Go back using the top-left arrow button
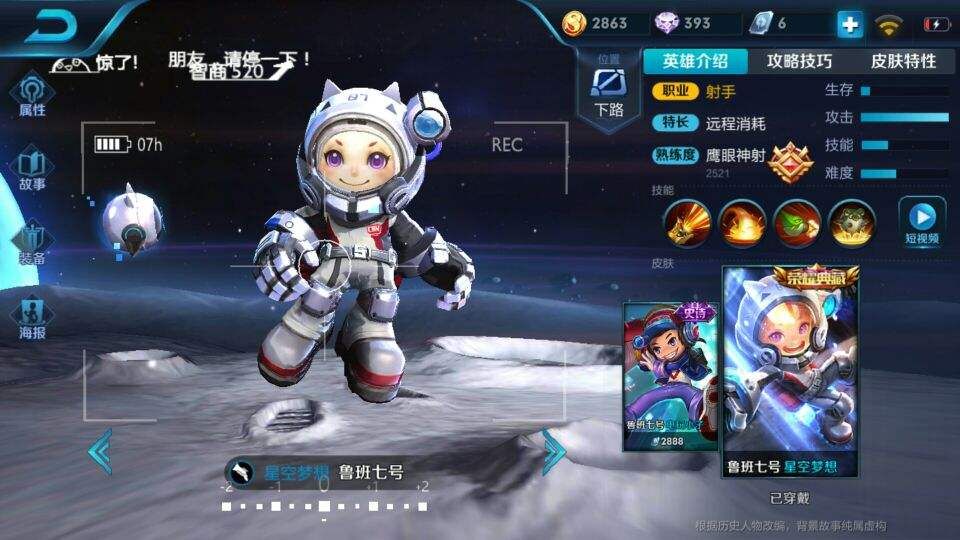 coord(52,26)
